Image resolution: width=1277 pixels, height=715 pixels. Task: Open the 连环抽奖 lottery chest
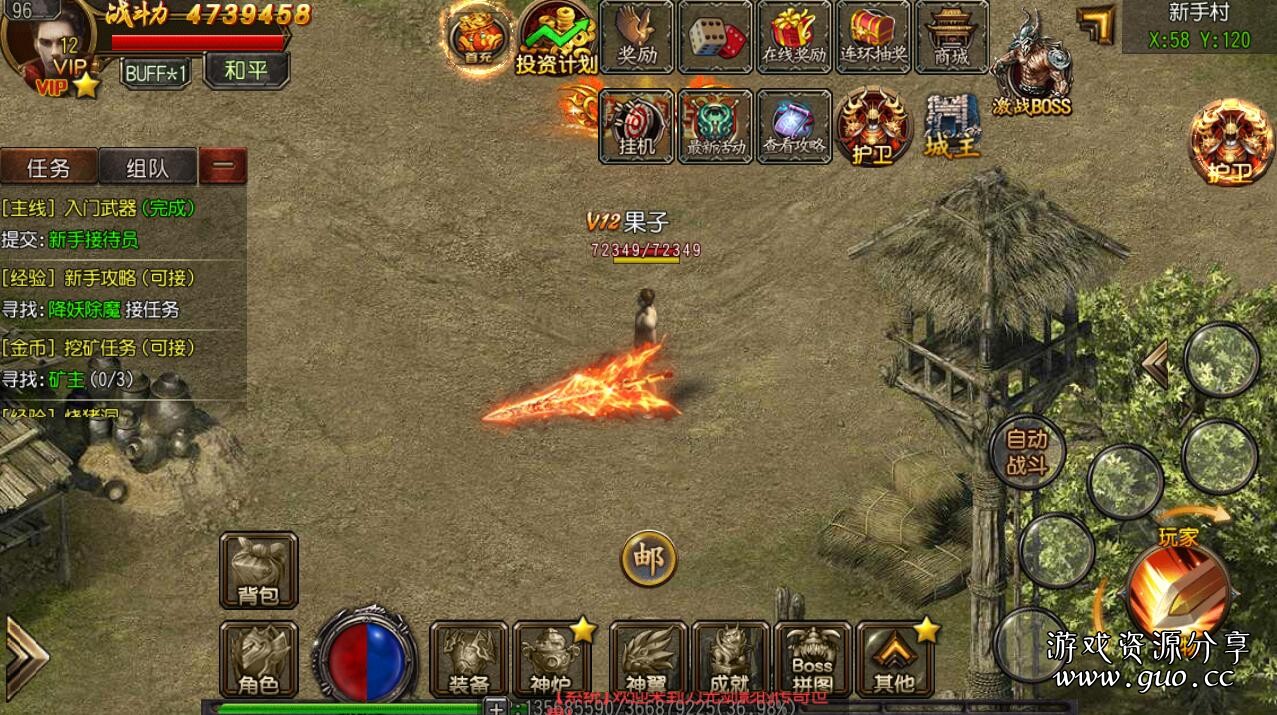pos(873,37)
